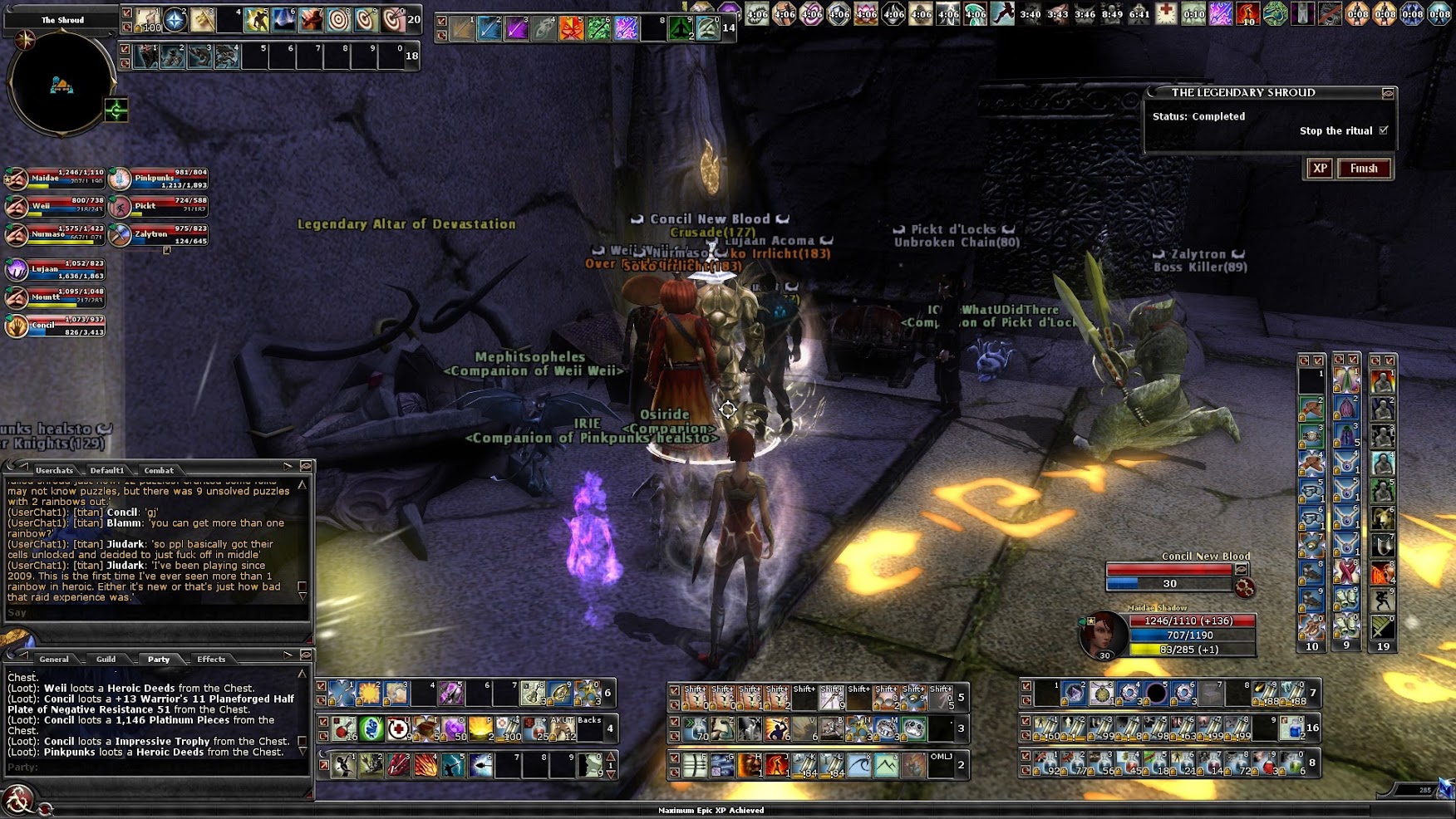The height and width of the screenshot is (819, 1456).
Task: Click the Say chat input field
Action: click(158, 613)
